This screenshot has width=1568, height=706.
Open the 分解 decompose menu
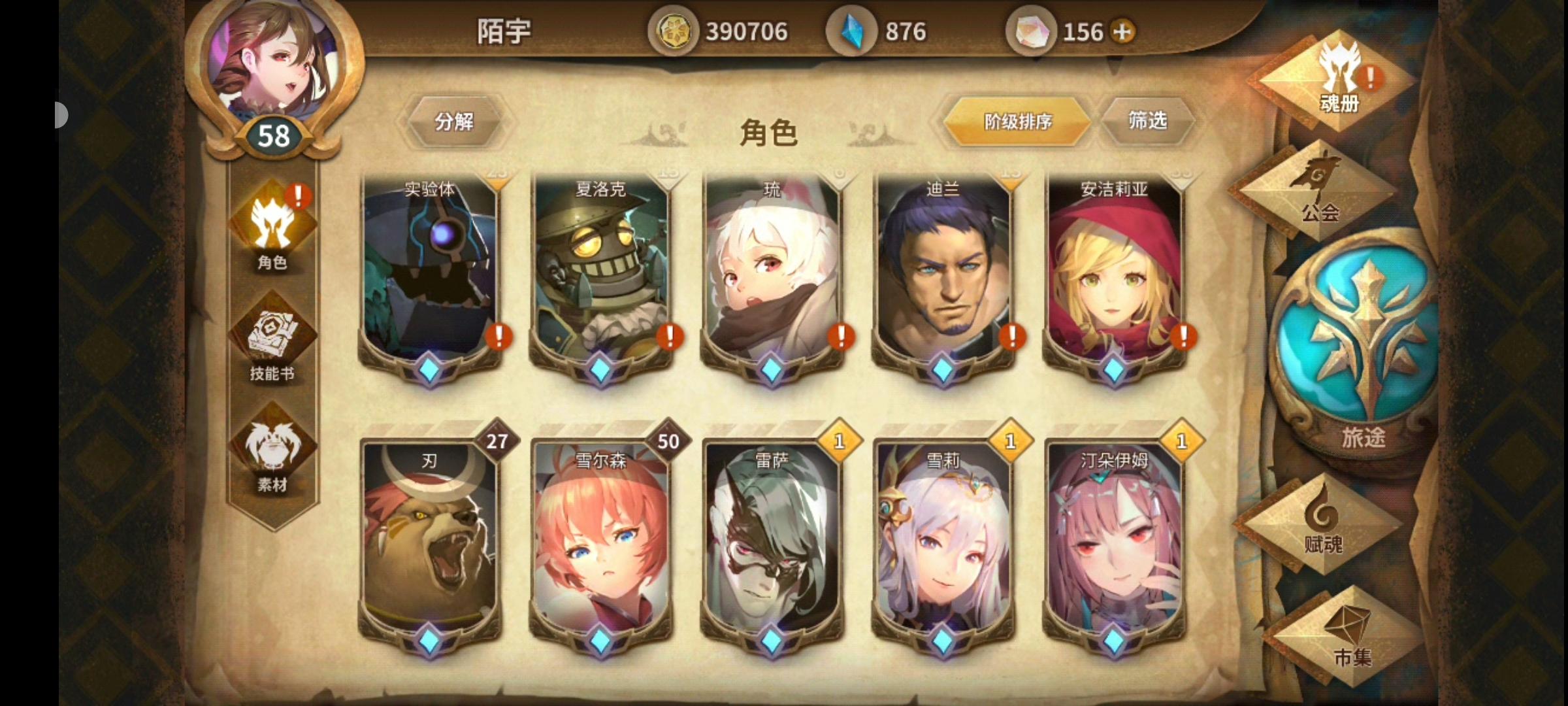point(454,121)
